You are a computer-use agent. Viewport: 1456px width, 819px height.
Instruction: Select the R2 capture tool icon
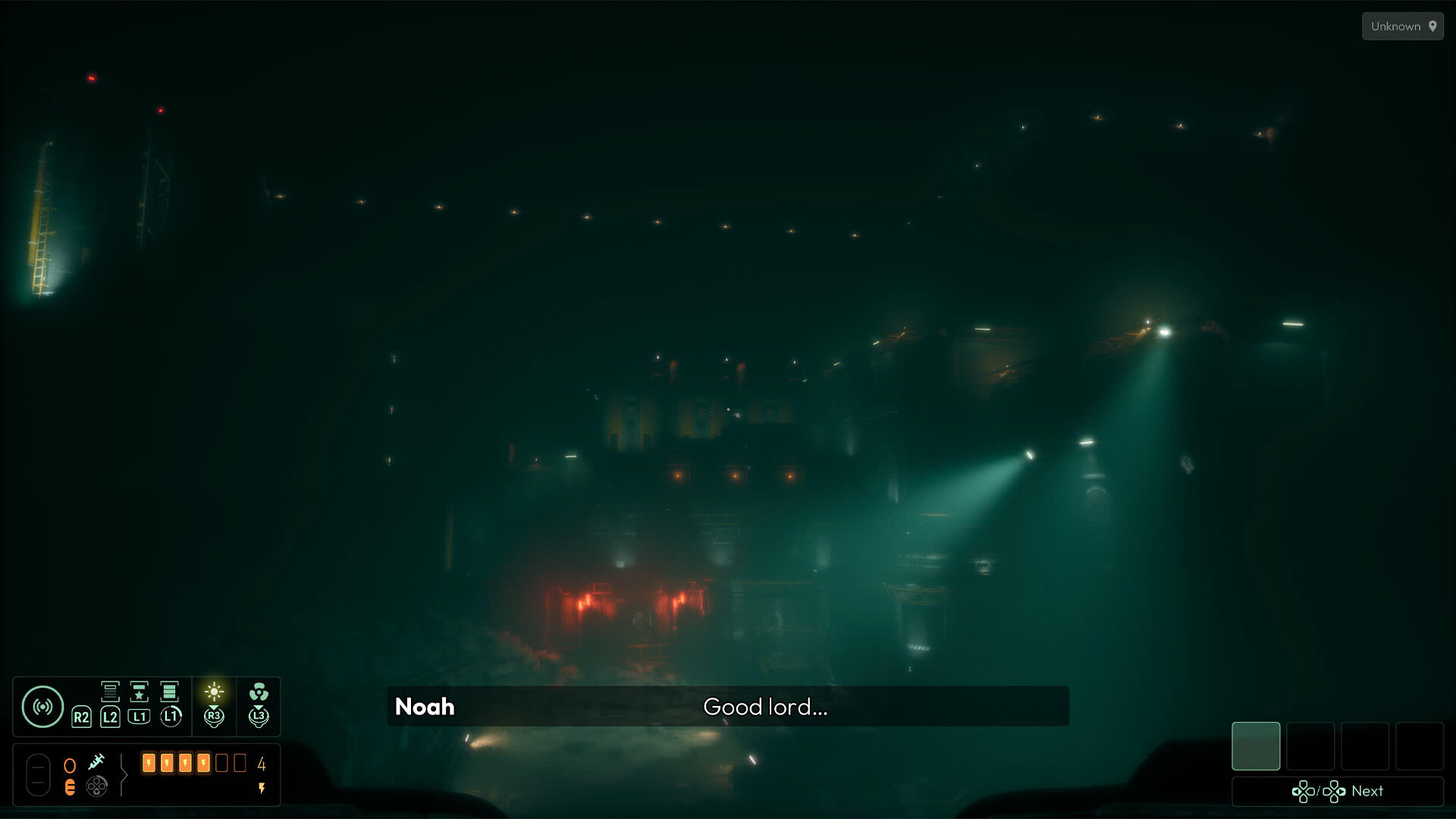click(x=81, y=716)
